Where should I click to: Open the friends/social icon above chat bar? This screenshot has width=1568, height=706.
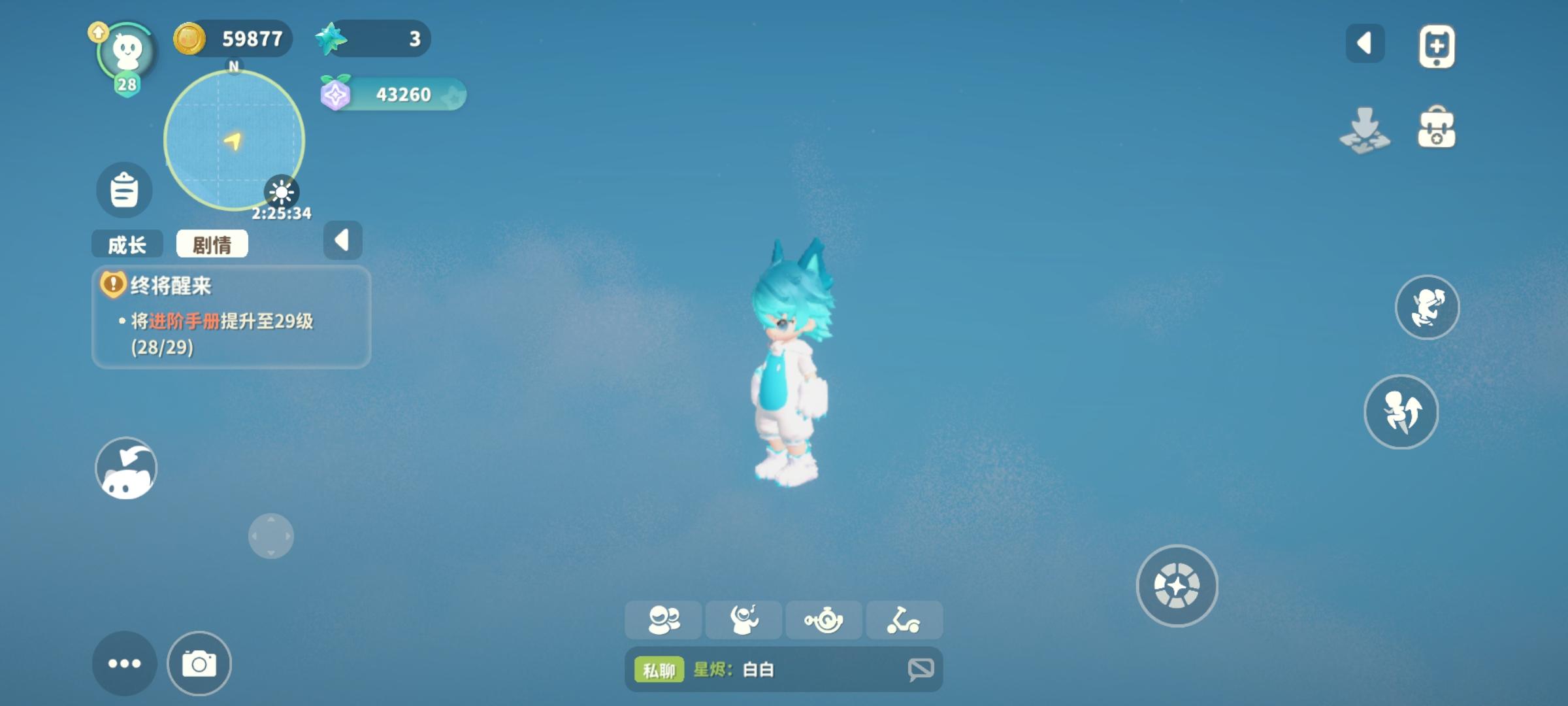click(663, 620)
